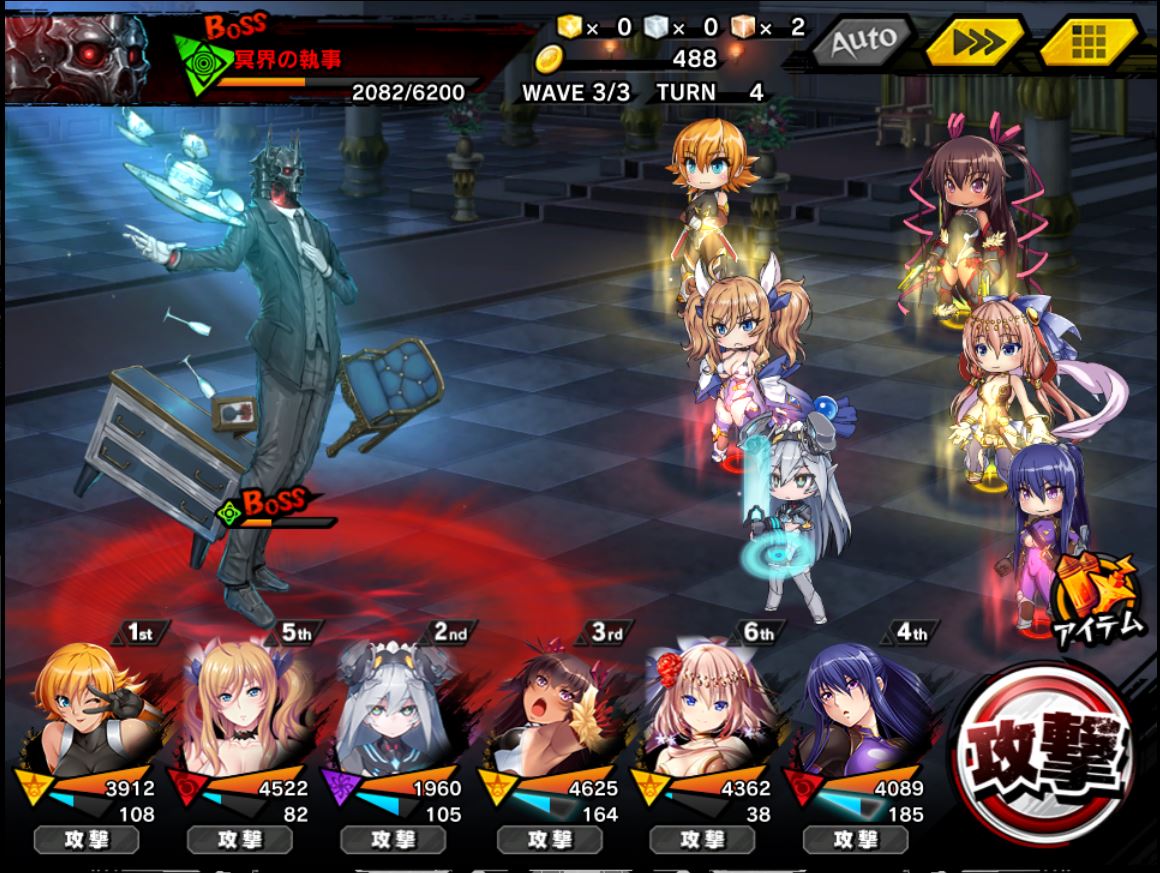Image resolution: width=1160 pixels, height=873 pixels.
Task: Click 攻撃 under the 1960 HP character
Action: pos(393,840)
